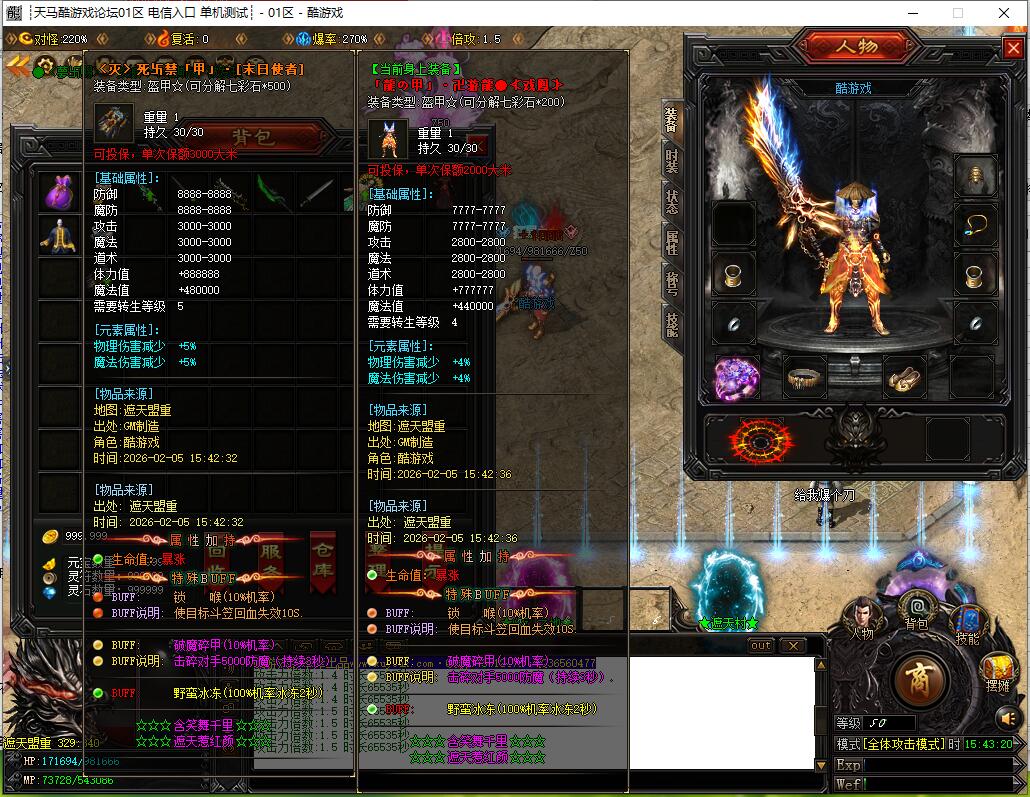Open the 摆摊 stall treasure chest
The width and height of the screenshot is (1030, 797).
point(998,670)
